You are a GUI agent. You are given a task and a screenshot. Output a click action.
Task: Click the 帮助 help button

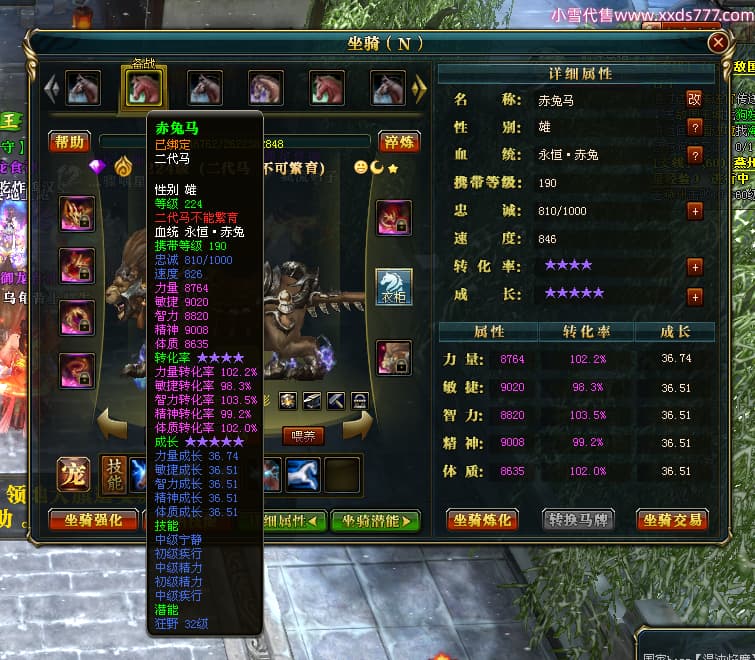coord(70,141)
